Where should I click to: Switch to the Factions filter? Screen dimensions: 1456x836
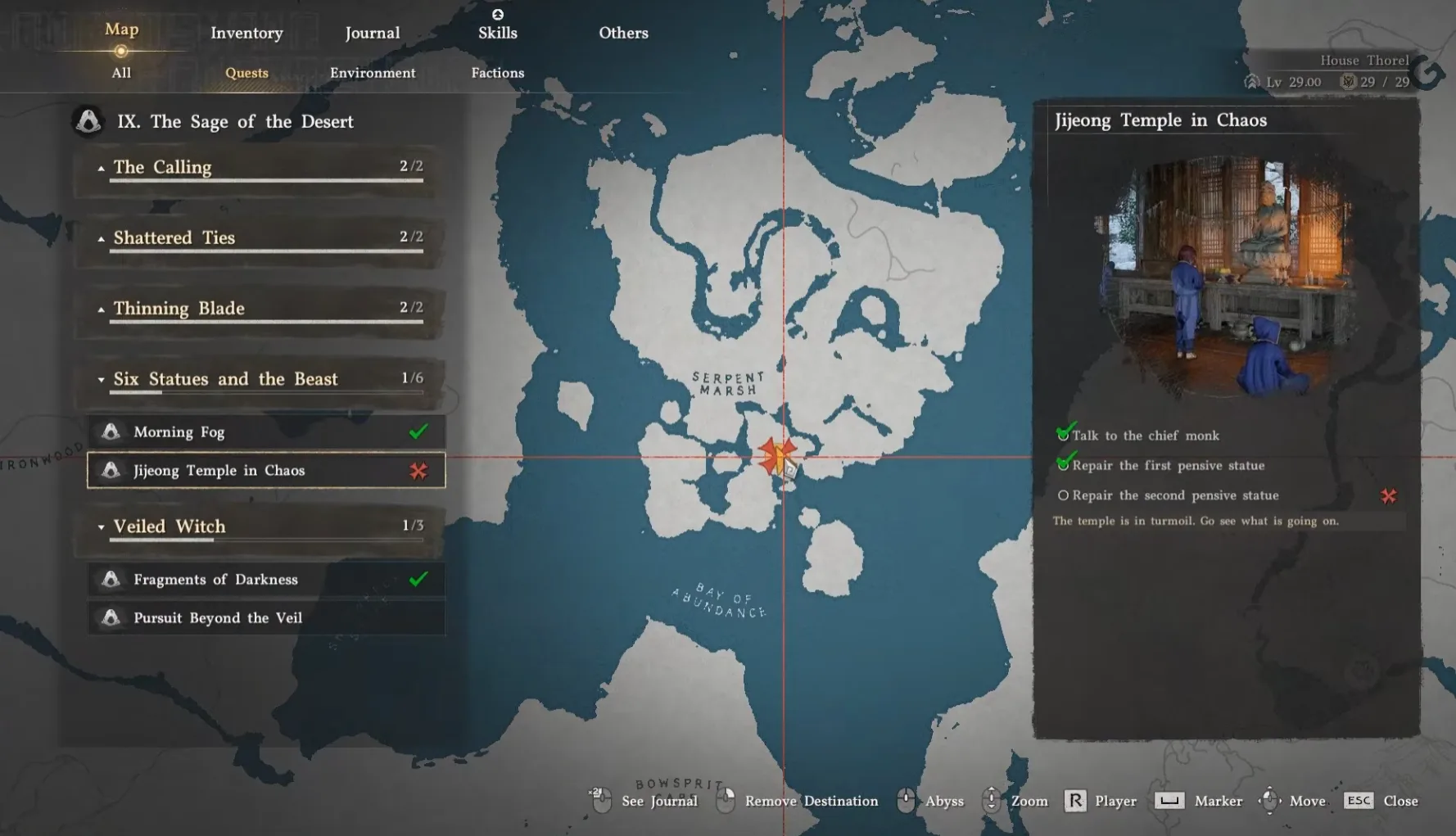tap(498, 73)
